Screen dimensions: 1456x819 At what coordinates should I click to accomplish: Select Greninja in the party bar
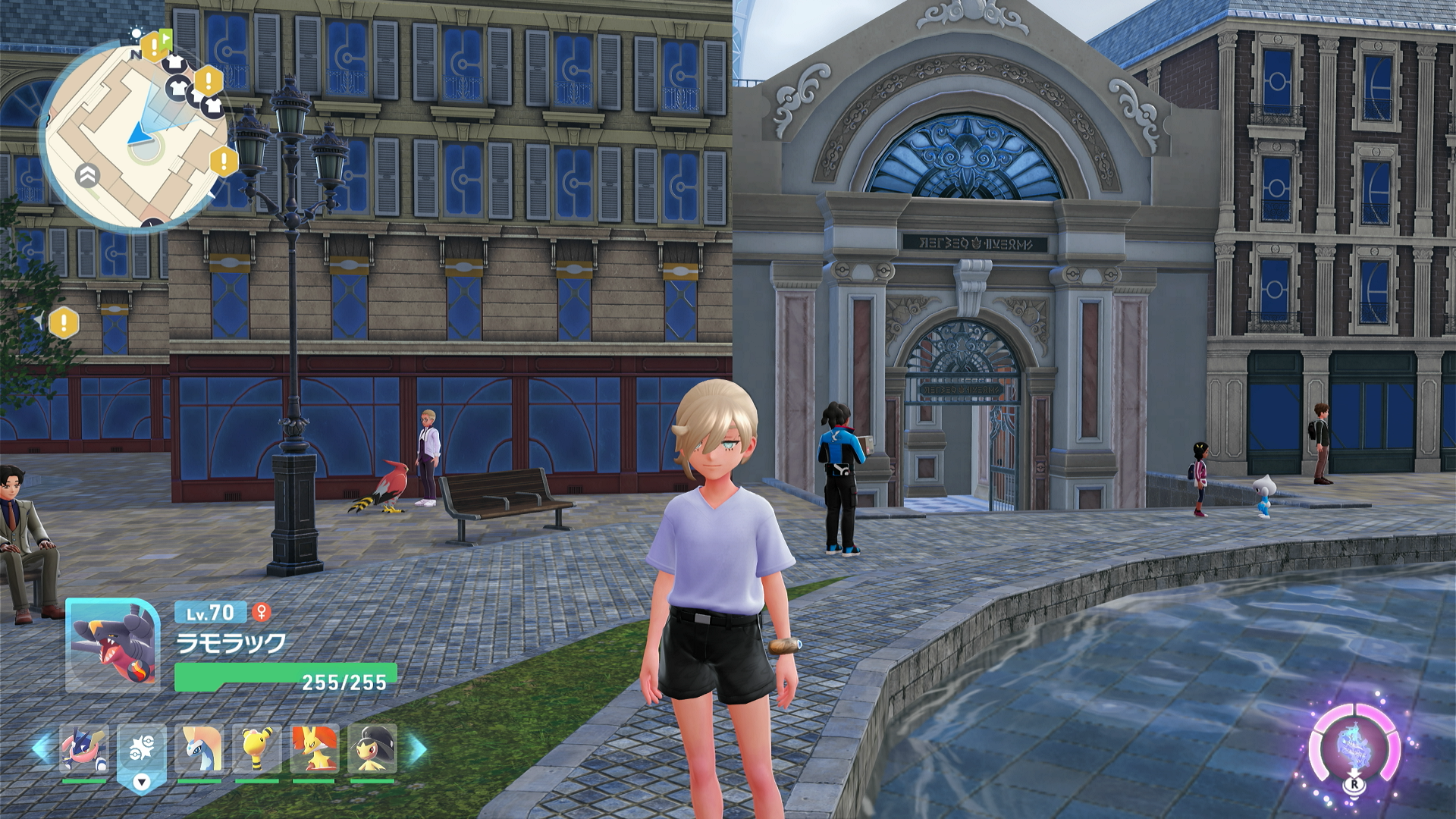coord(83,748)
